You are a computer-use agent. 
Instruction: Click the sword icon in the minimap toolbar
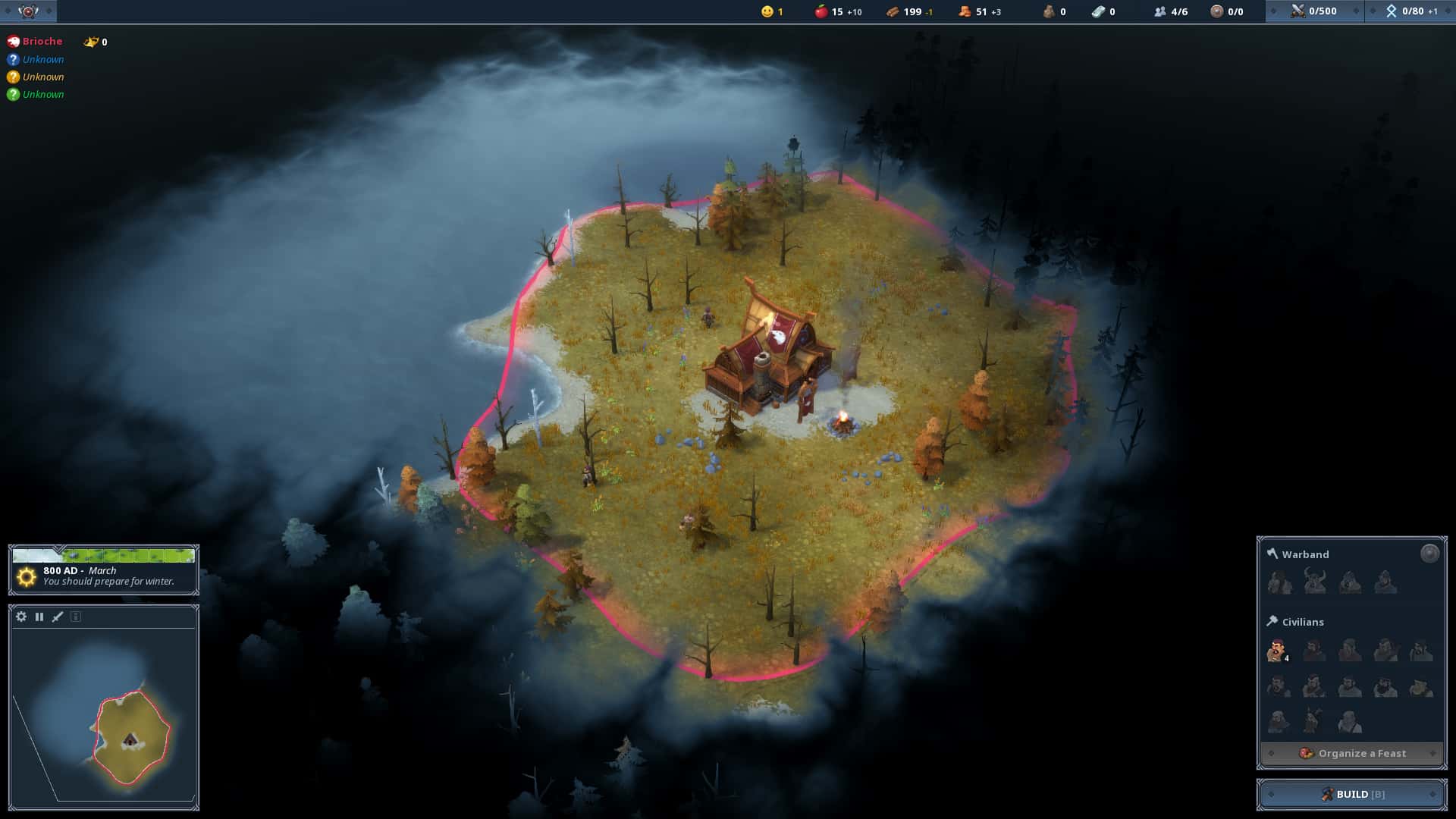[x=57, y=617]
